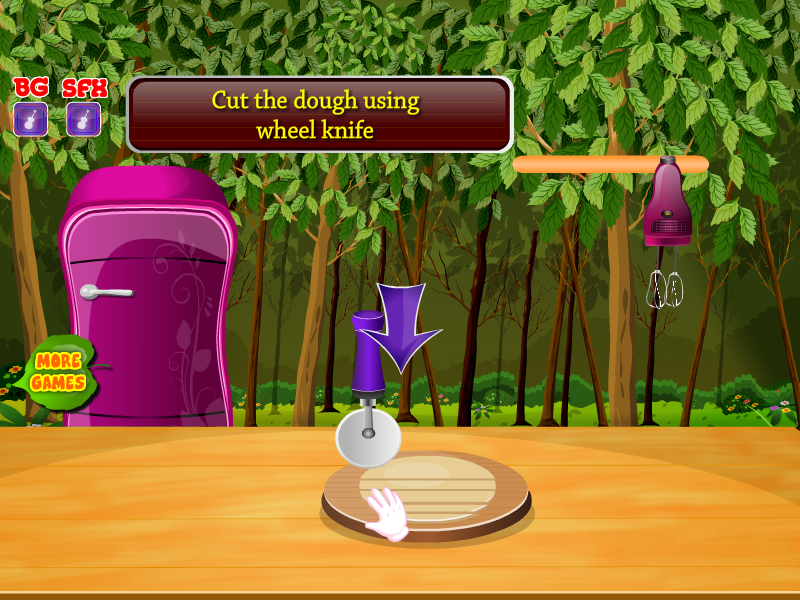Open the More Games leaf link
This screenshot has width=800, height=600.
tap(57, 372)
